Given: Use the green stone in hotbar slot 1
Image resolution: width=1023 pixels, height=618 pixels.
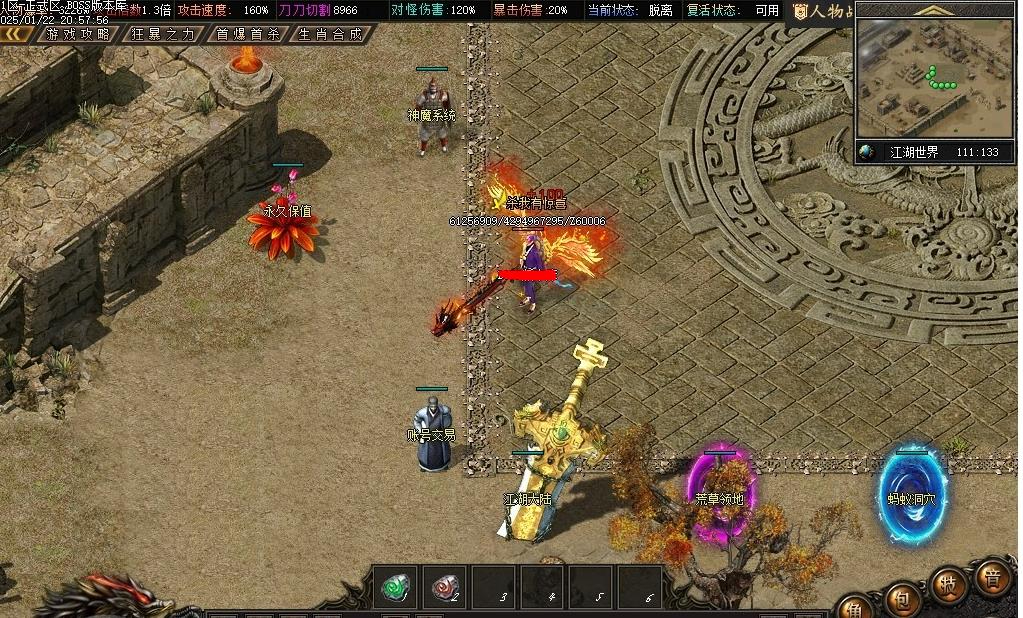Looking at the screenshot, I should click(x=396, y=587).
